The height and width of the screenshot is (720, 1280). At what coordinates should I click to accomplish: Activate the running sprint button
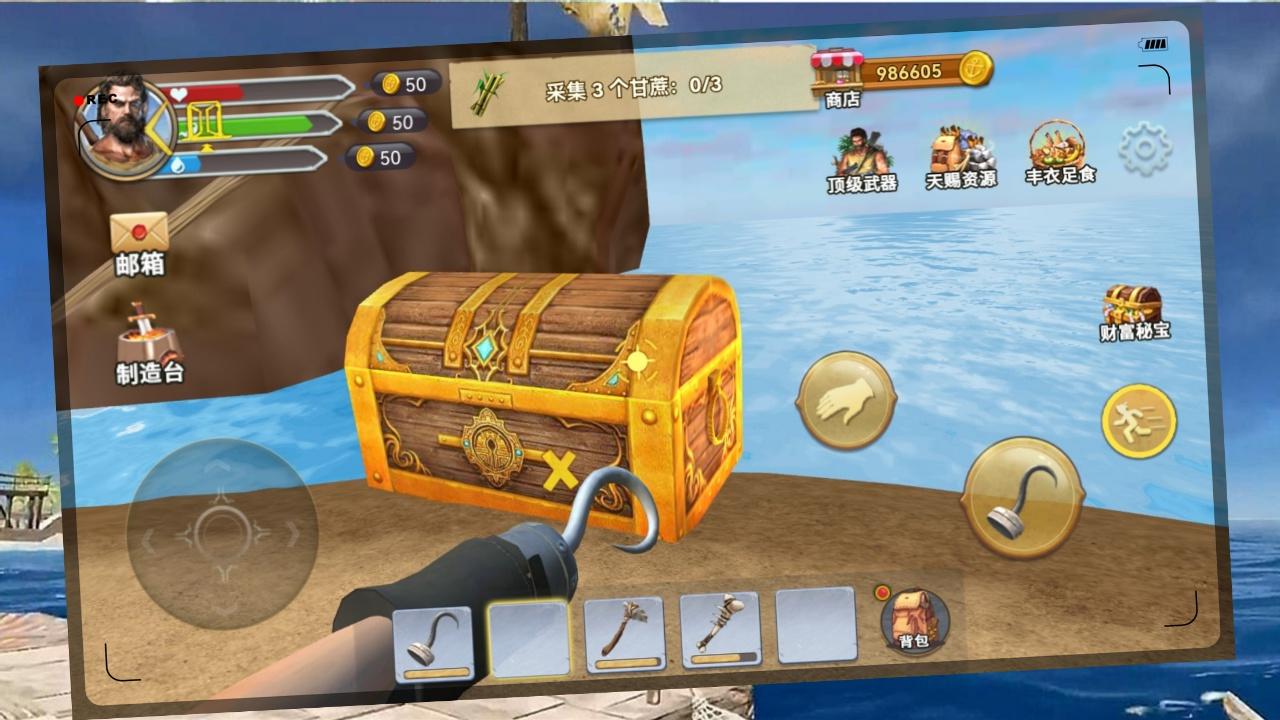(1139, 421)
